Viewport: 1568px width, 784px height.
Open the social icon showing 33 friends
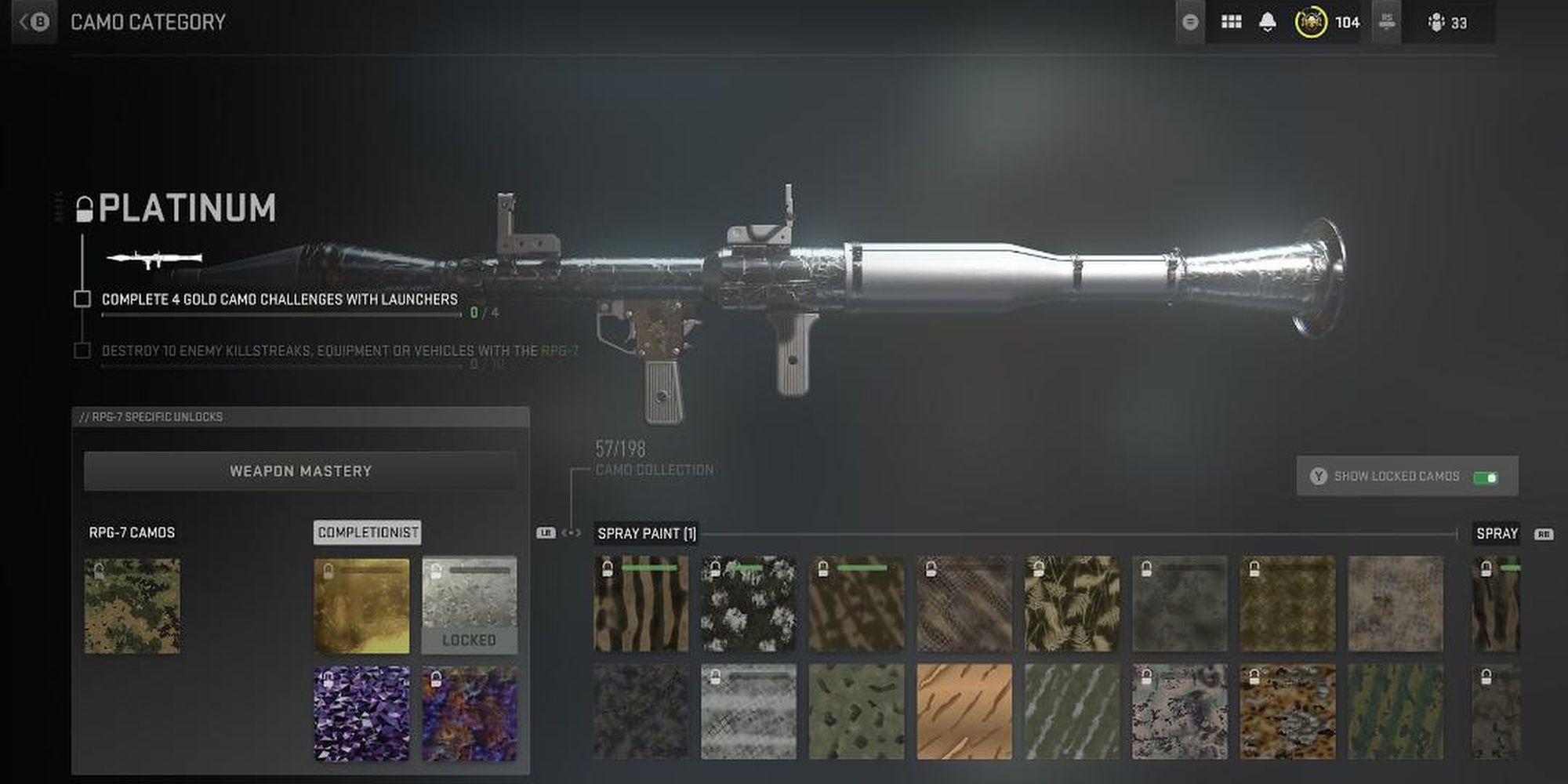(x=1437, y=21)
